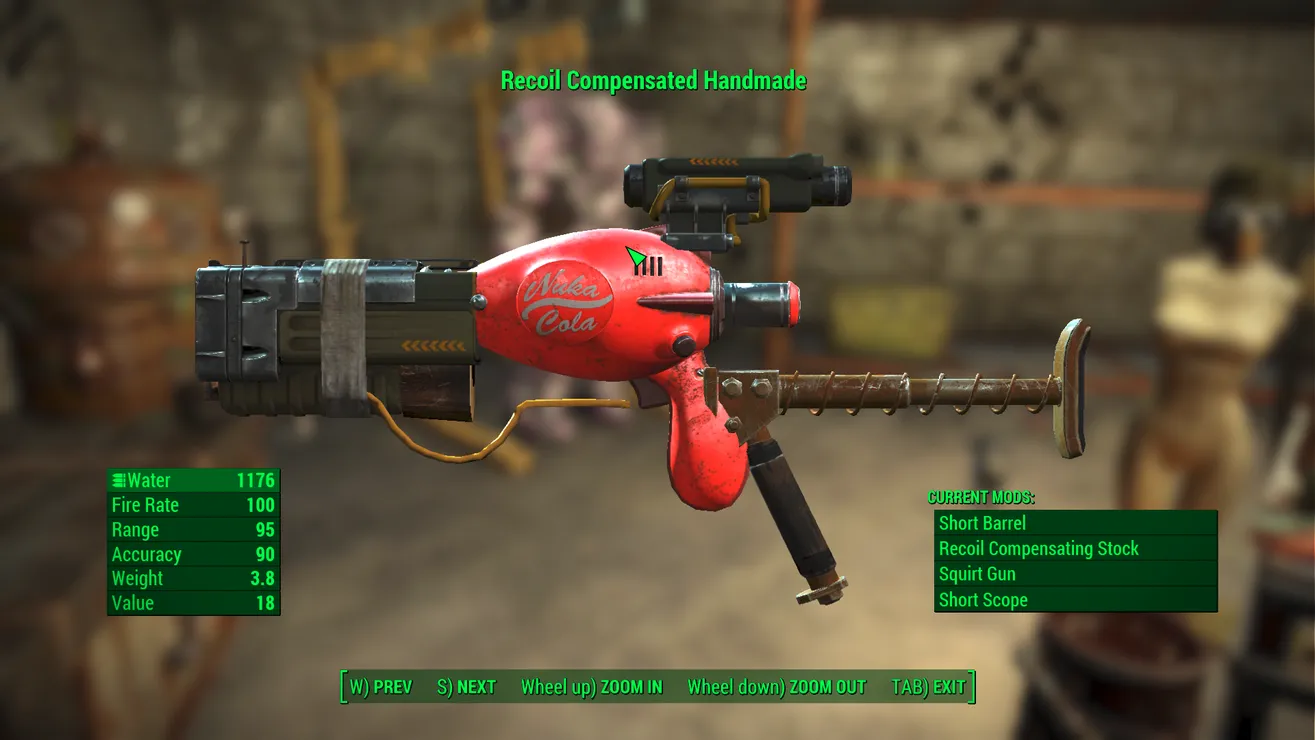Go to the previous item with PREV
Screen dimensions: 1315x740
(x=380, y=687)
